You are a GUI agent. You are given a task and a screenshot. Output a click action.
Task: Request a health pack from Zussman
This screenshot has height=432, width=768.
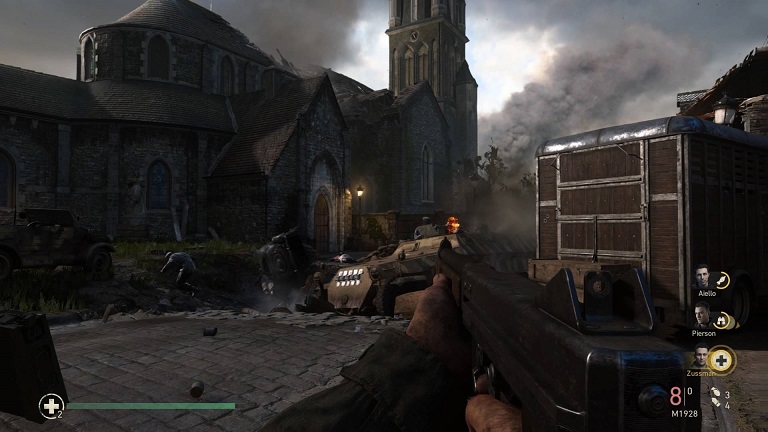tap(720, 359)
